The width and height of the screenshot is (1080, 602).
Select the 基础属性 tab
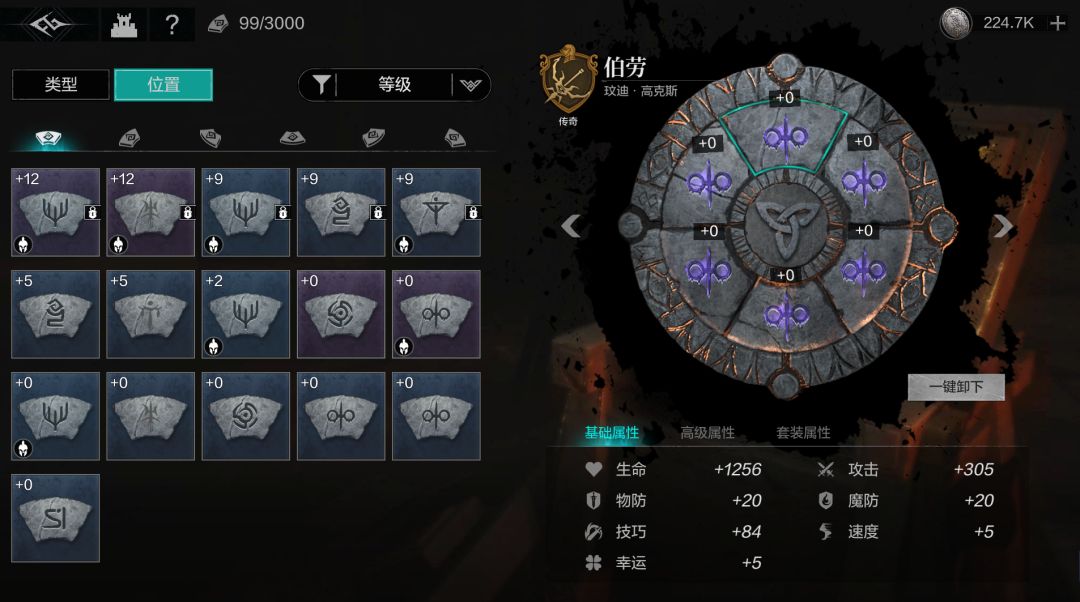[x=612, y=433]
